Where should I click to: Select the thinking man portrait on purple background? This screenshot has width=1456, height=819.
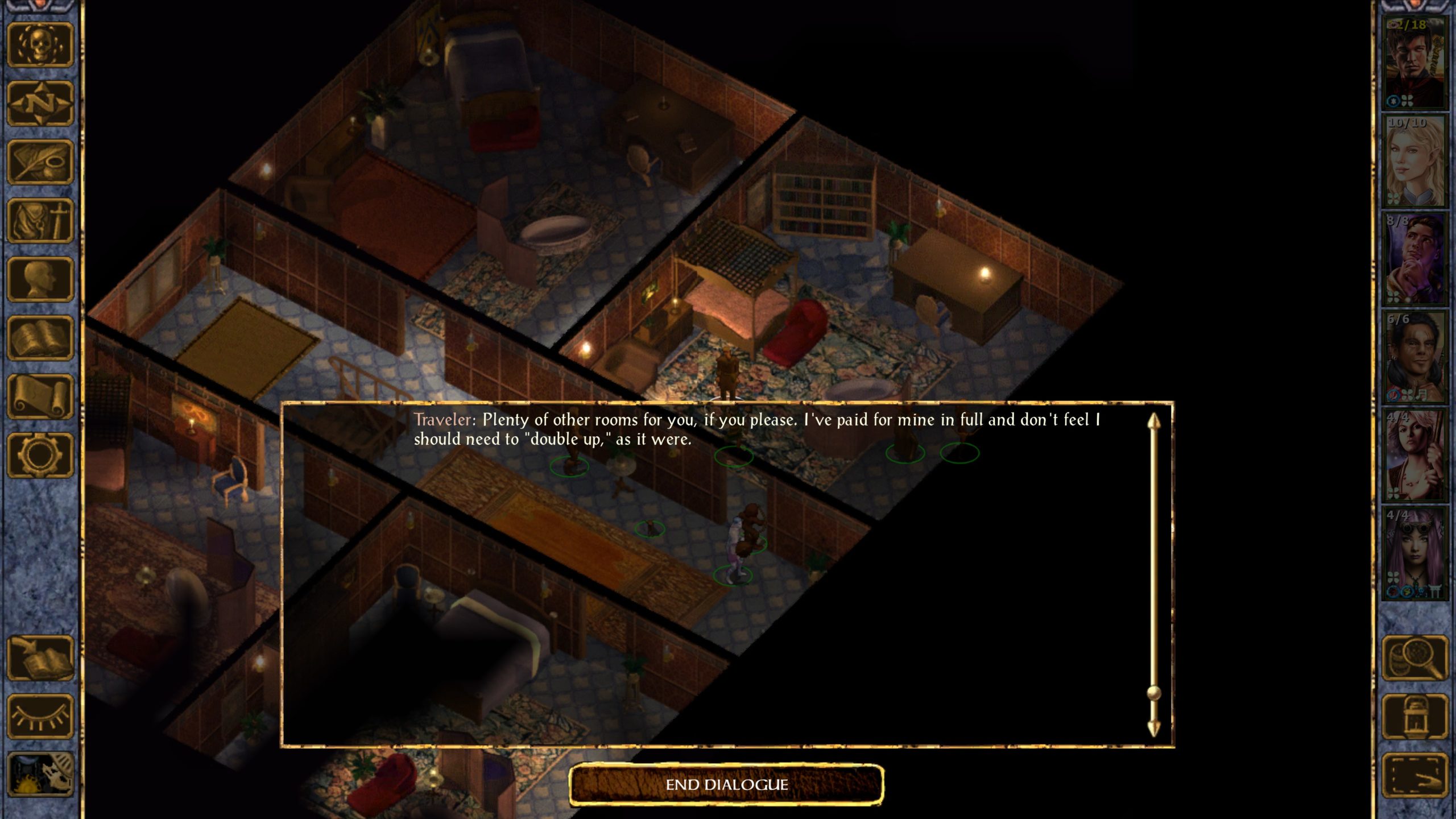tap(1414, 259)
